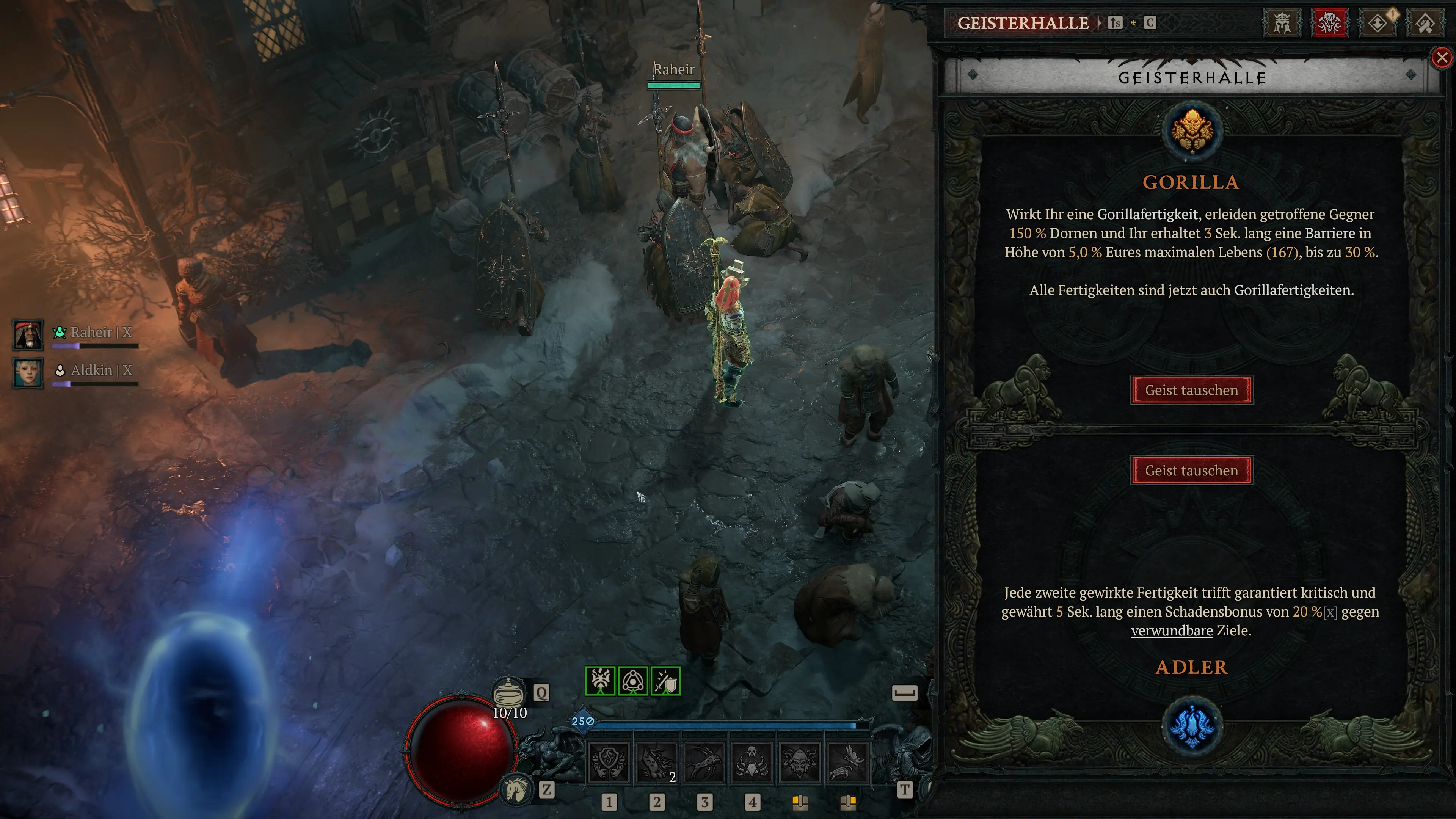Close the Geisterhalle panel
Screen dimensions: 1456x819
coord(1442,58)
